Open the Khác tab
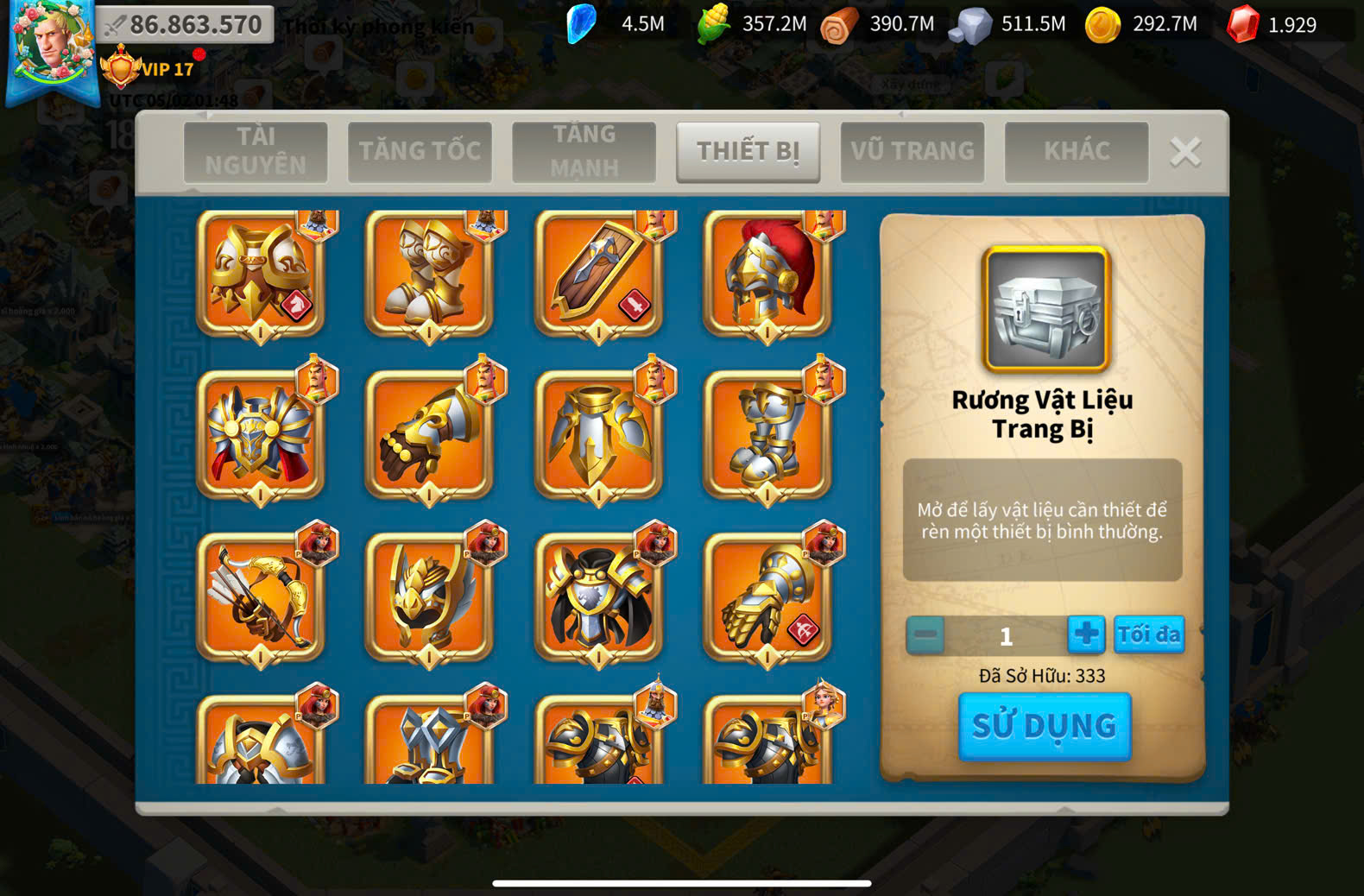 click(x=1077, y=151)
